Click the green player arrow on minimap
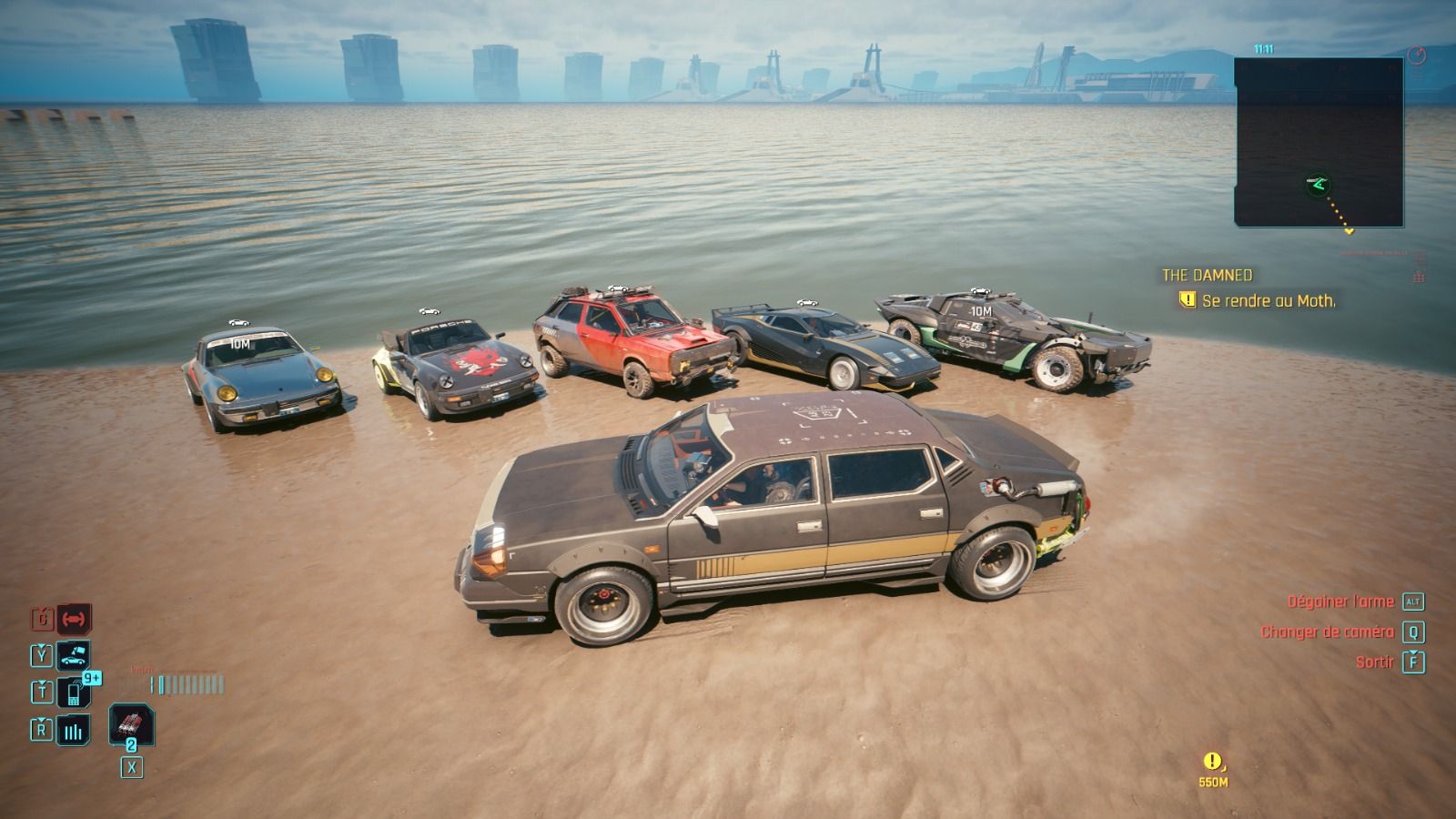Image resolution: width=1456 pixels, height=819 pixels. point(1319,186)
